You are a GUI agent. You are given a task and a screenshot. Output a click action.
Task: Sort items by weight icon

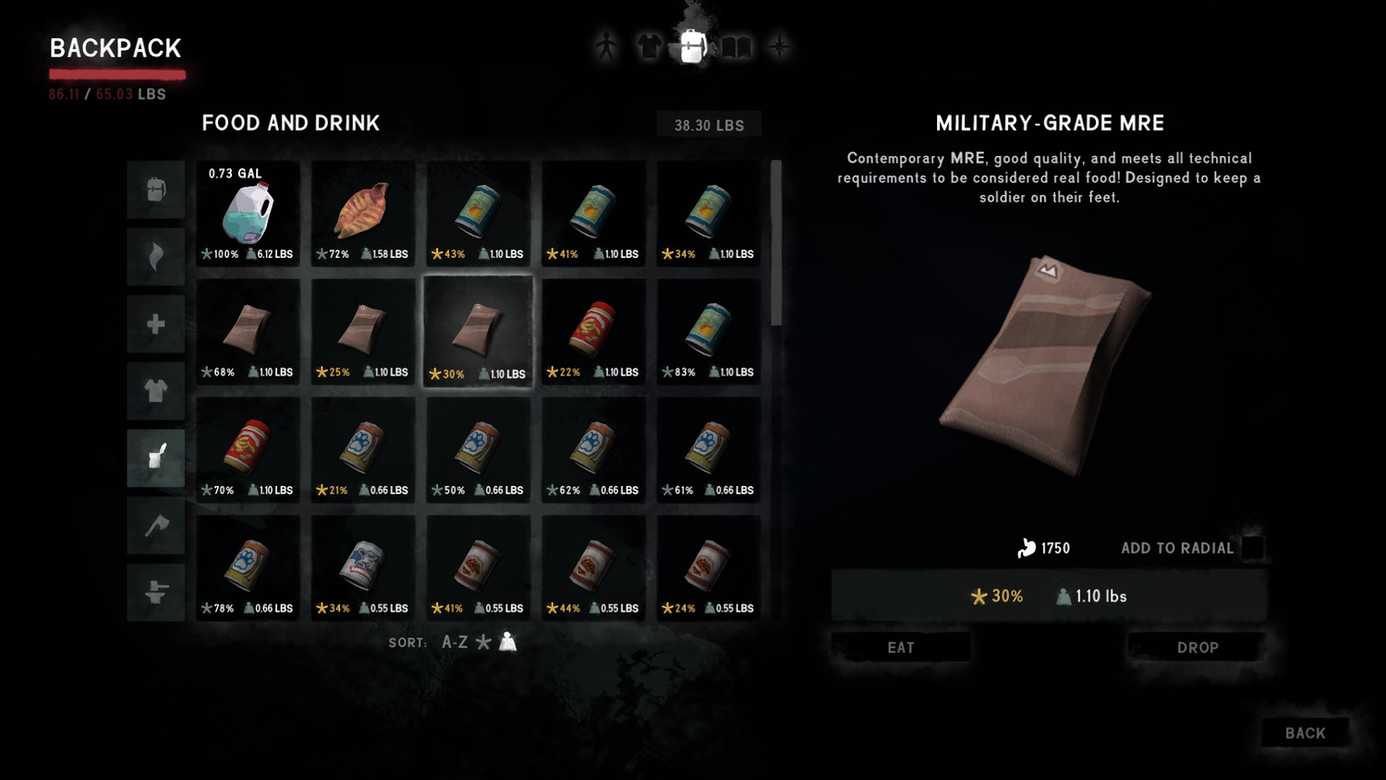coord(508,642)
